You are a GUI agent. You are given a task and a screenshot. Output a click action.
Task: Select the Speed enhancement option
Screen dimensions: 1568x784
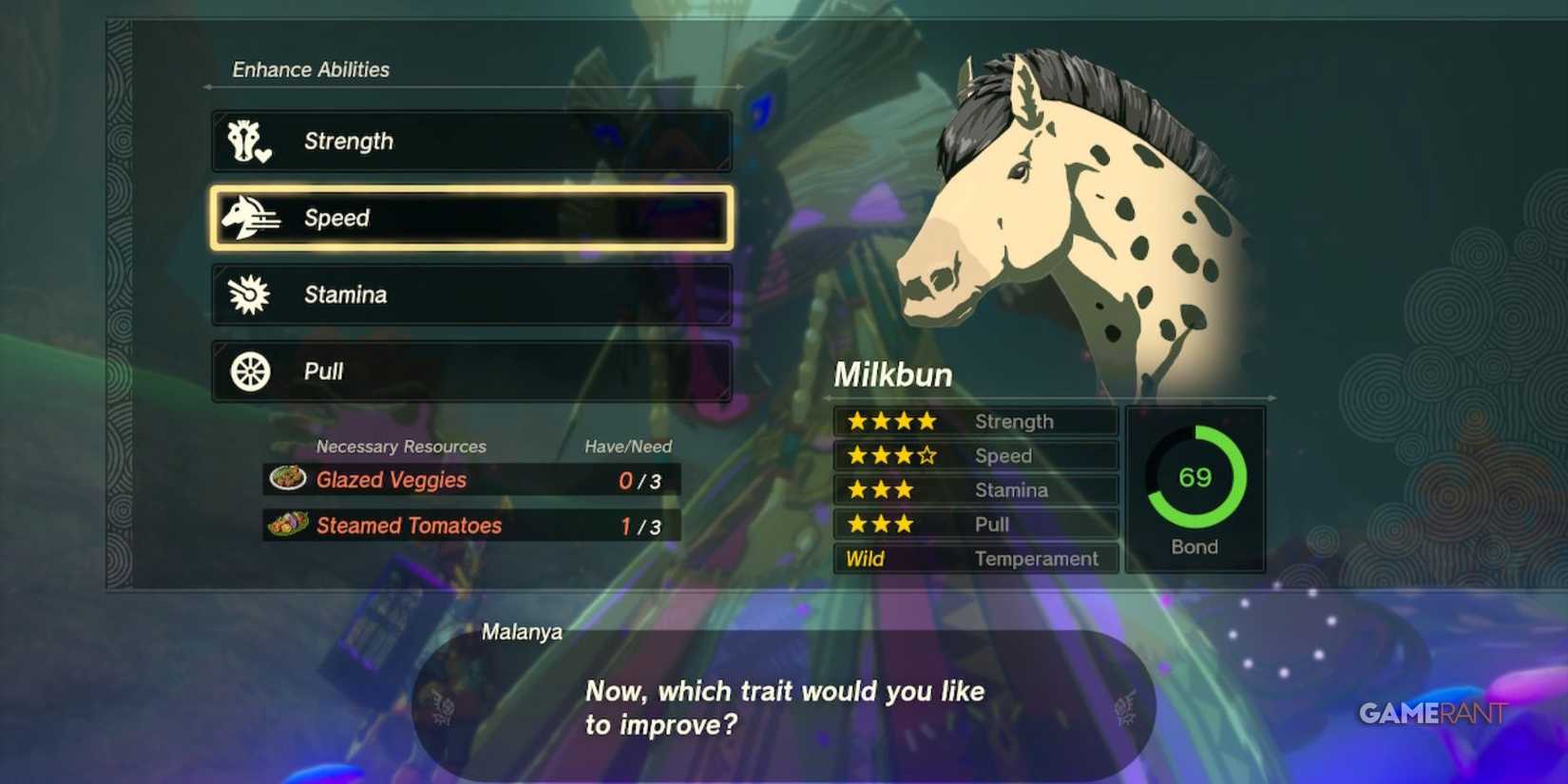[x=470, y=218]
